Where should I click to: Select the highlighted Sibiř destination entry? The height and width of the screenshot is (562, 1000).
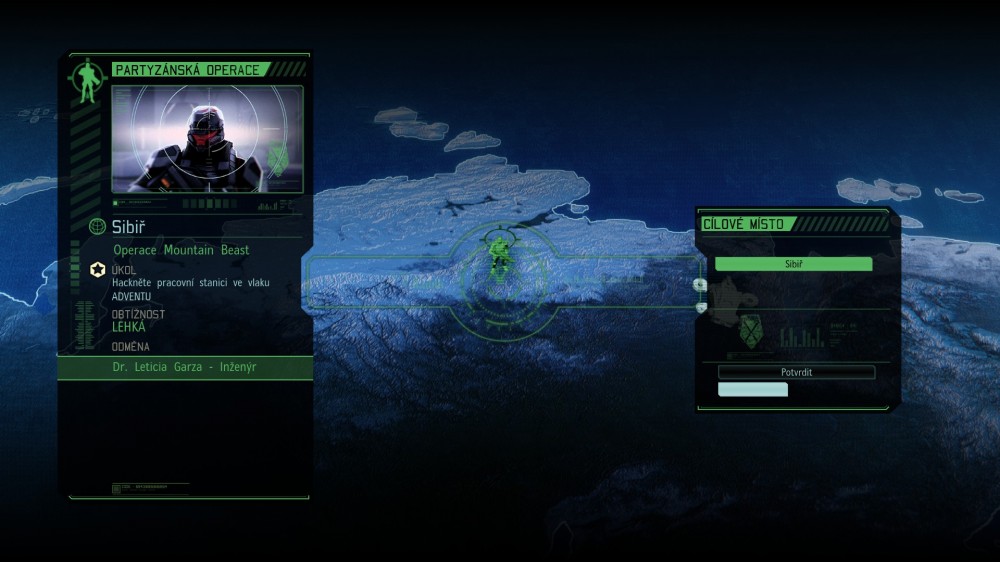tap(793, 264)
